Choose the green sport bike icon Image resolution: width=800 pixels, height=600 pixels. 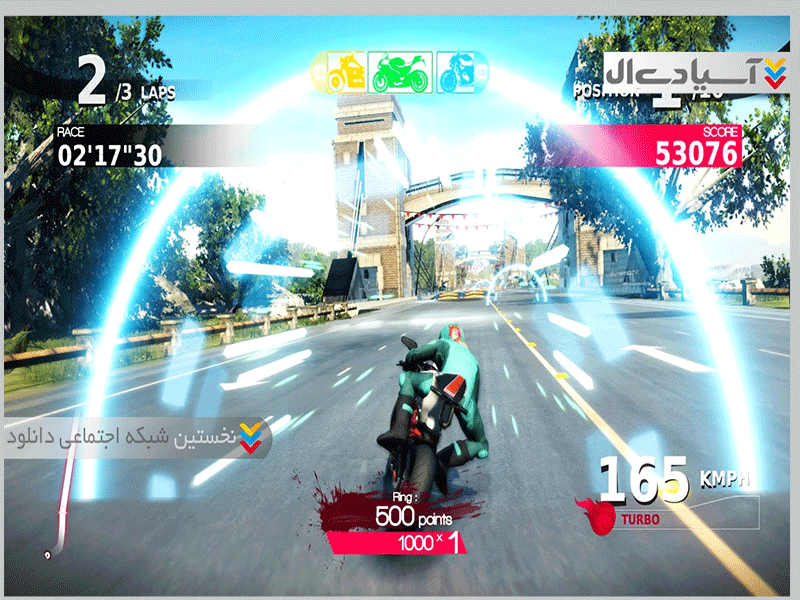pyautogui.click(x=399, y=71)
